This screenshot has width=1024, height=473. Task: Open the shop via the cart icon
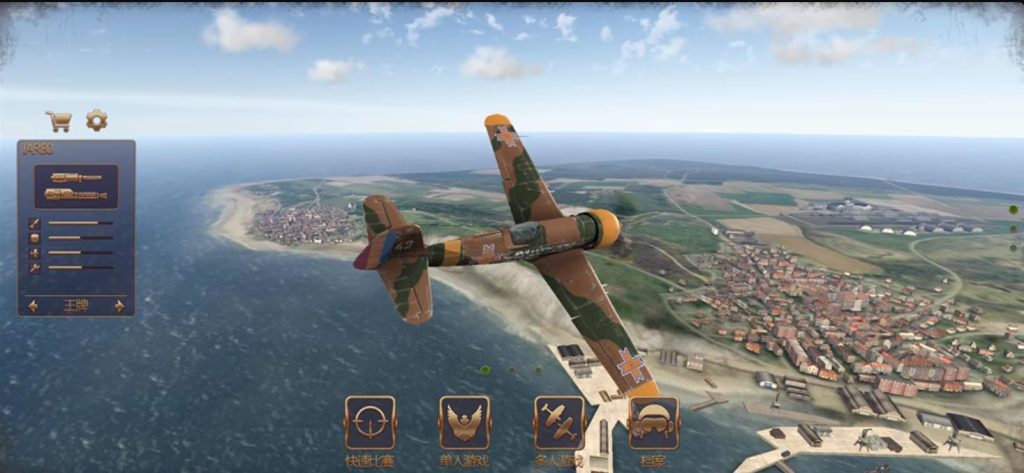[59, 121]
